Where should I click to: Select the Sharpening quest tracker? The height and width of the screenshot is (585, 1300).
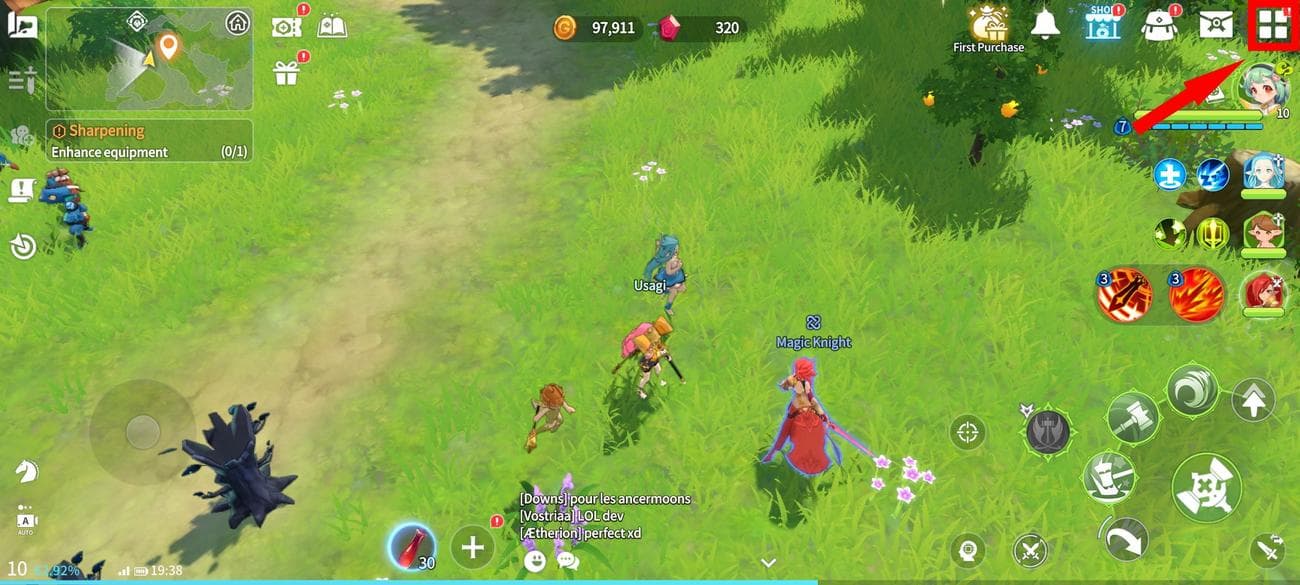(149, 141)
